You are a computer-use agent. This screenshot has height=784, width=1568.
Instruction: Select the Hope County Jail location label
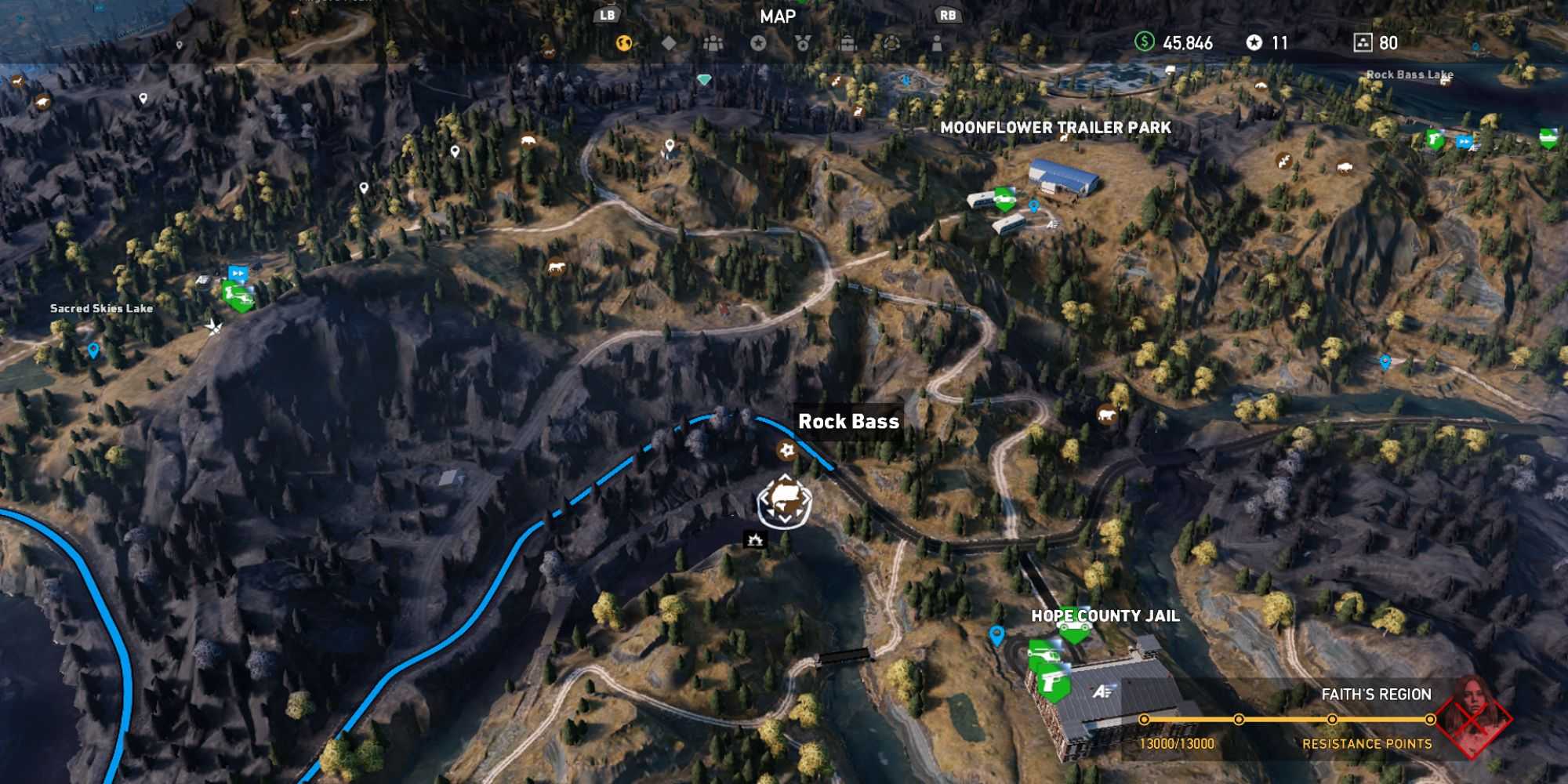1105,616
